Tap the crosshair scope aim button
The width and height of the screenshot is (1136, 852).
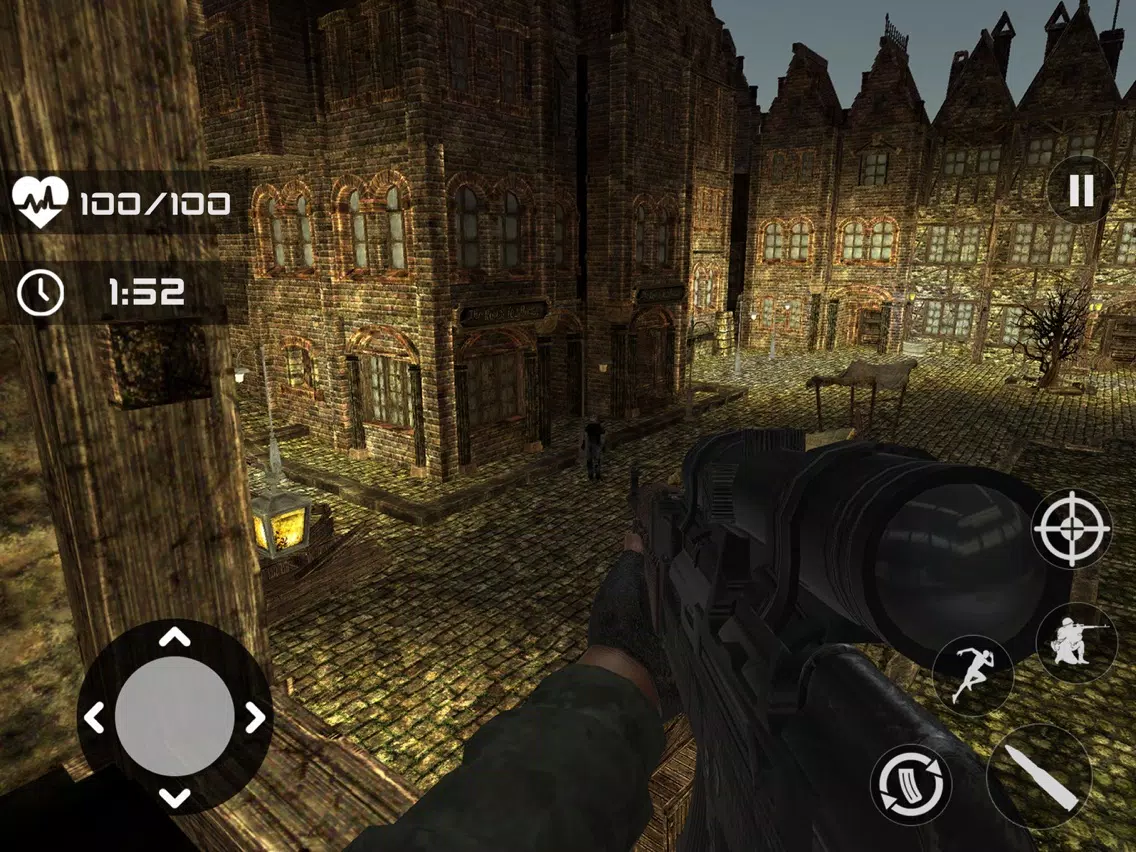(1071, 528)
